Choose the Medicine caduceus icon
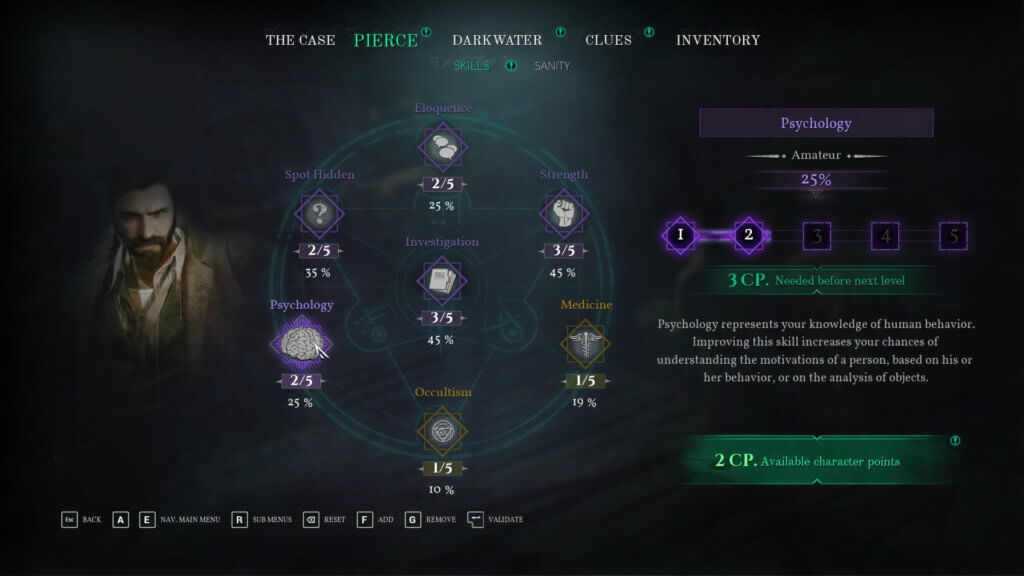Viewport: 1024px width, 576px height. click(x=586, y=343)
